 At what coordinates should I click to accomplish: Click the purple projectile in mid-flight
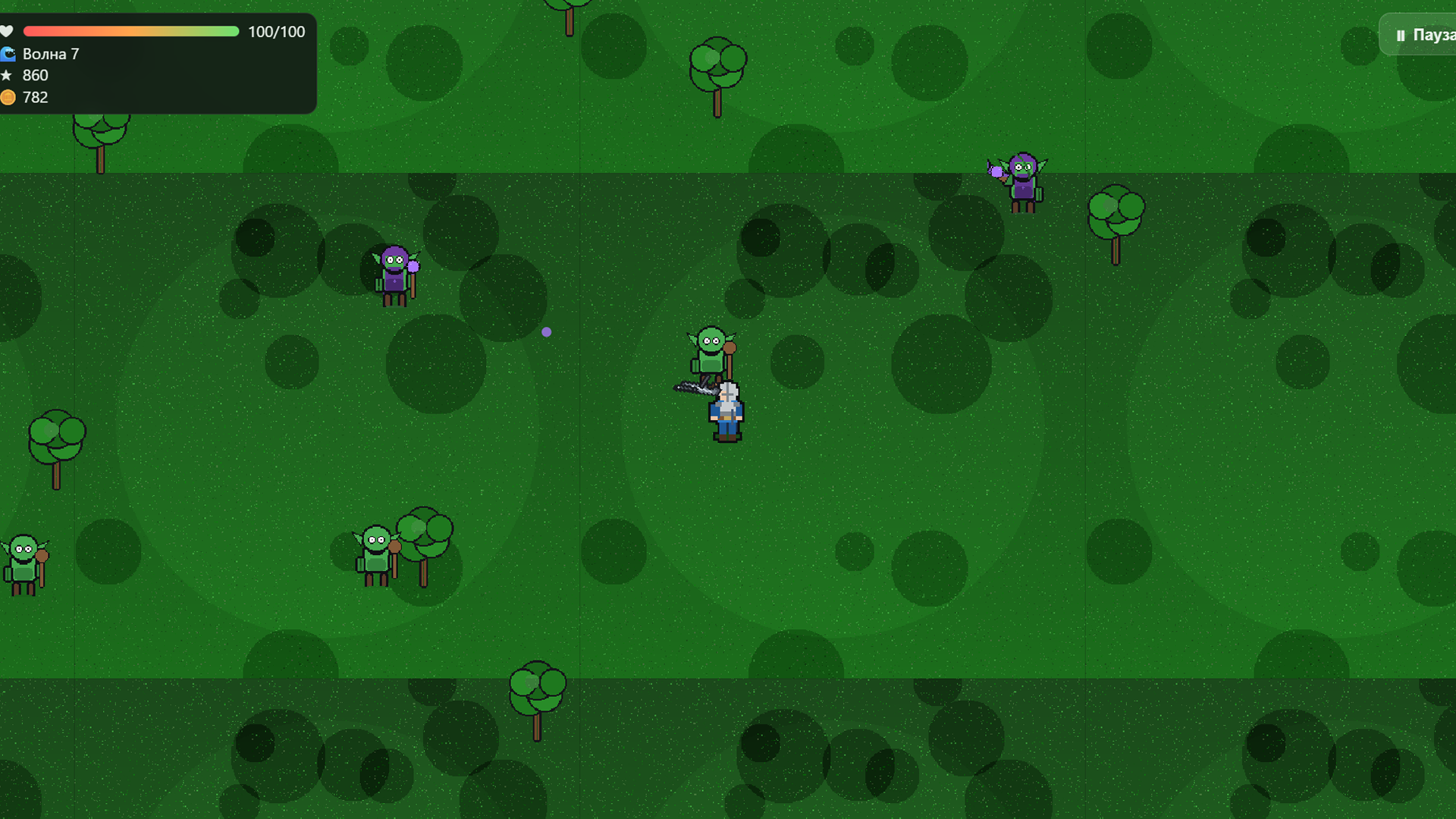(547, 331)
